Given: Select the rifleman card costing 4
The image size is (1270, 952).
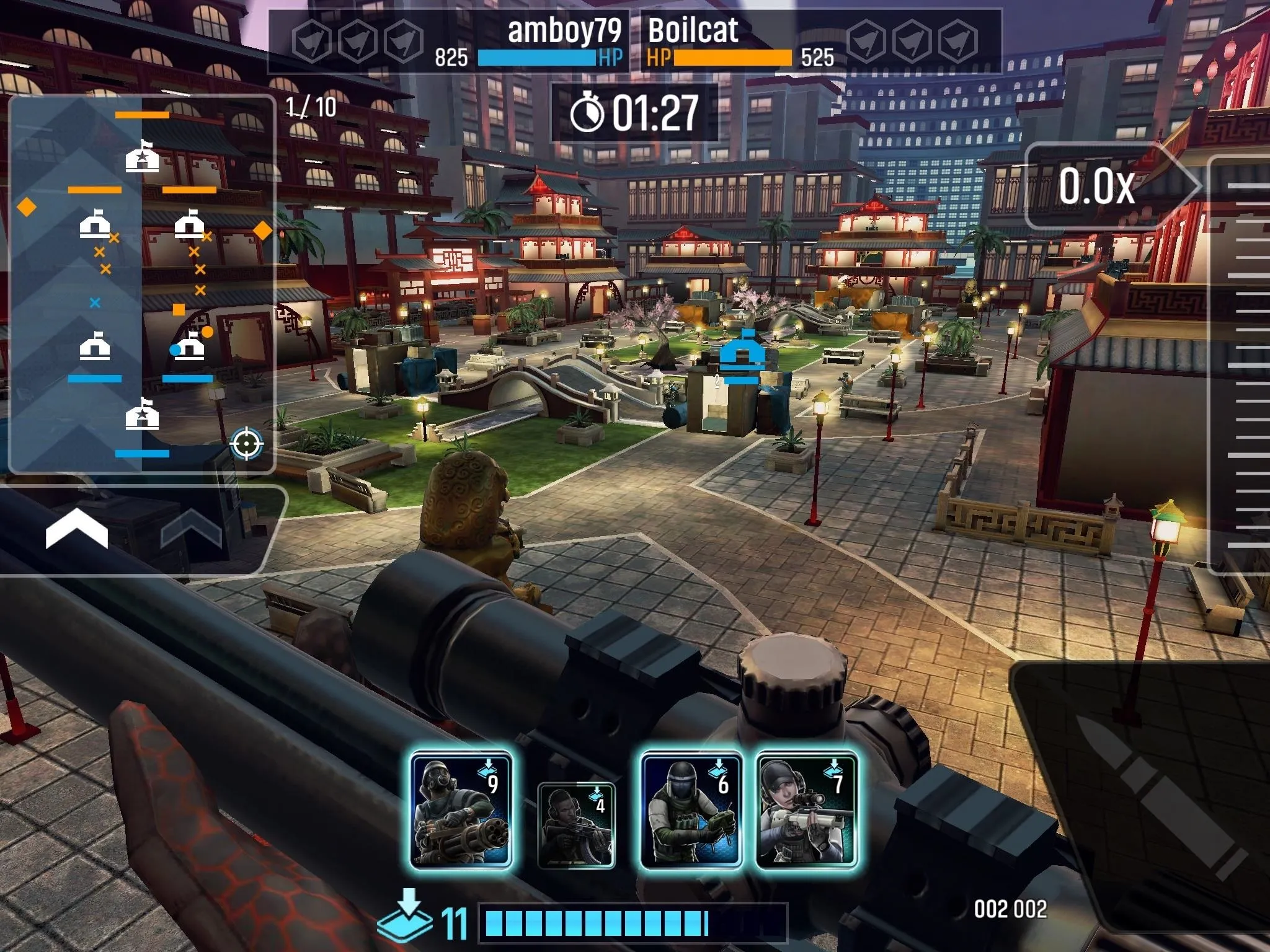Looking at the screenshot, I should [576, 824].
